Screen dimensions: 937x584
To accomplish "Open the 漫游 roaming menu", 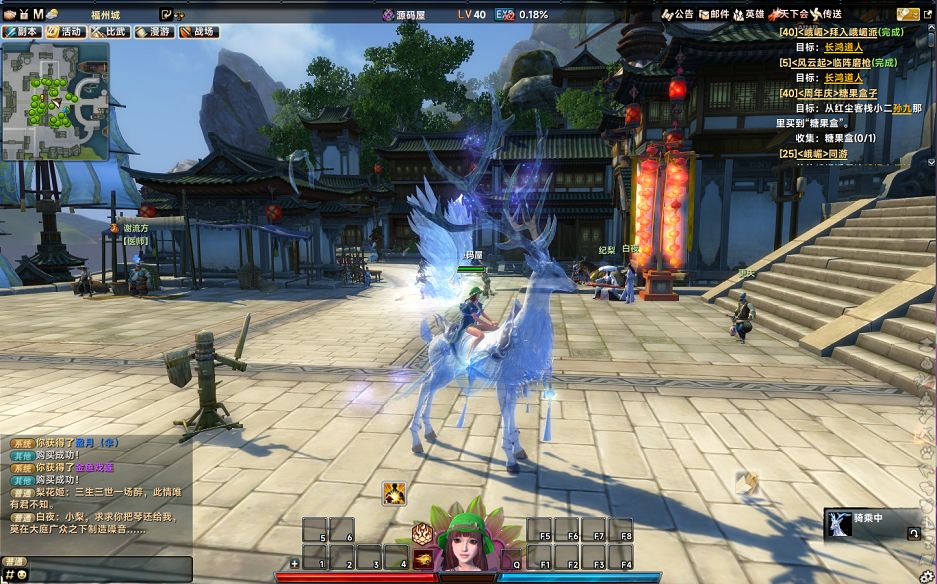I will [154, 32].
